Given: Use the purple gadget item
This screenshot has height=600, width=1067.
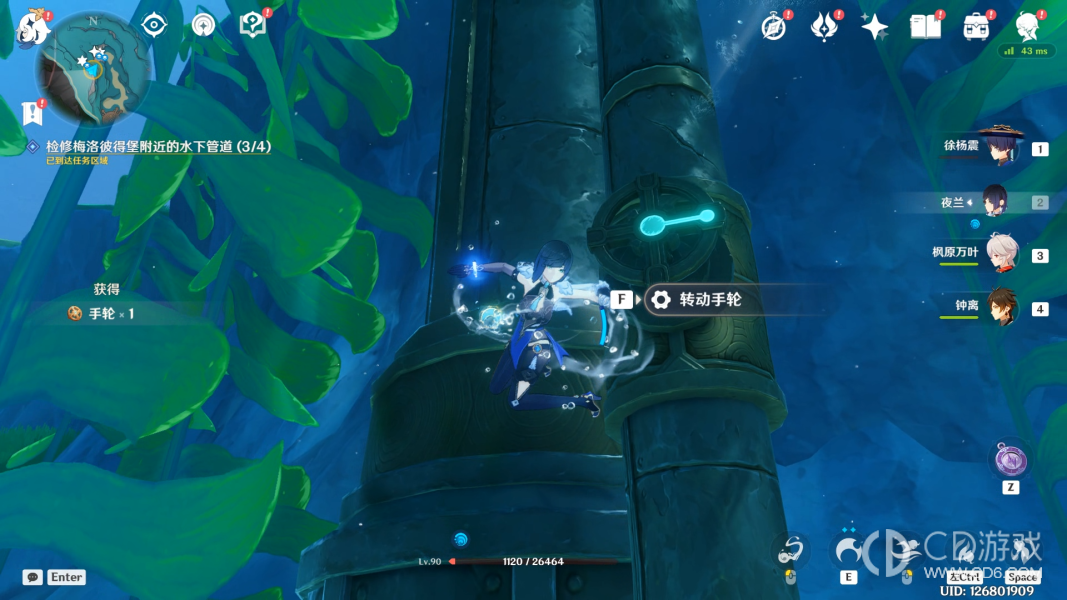Looking at the screenshot, I should coord(1010,461).
